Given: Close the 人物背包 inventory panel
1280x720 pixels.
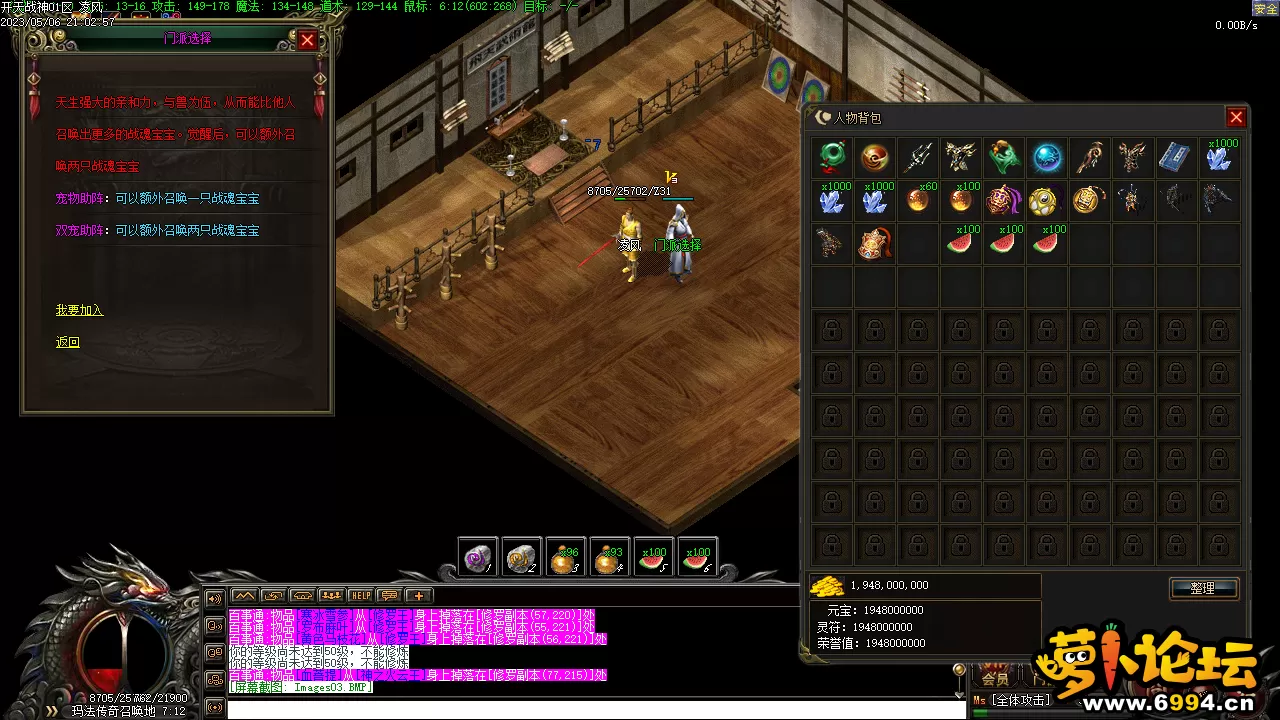Looking at the screenshot, I should click(x=1236, y=118).
